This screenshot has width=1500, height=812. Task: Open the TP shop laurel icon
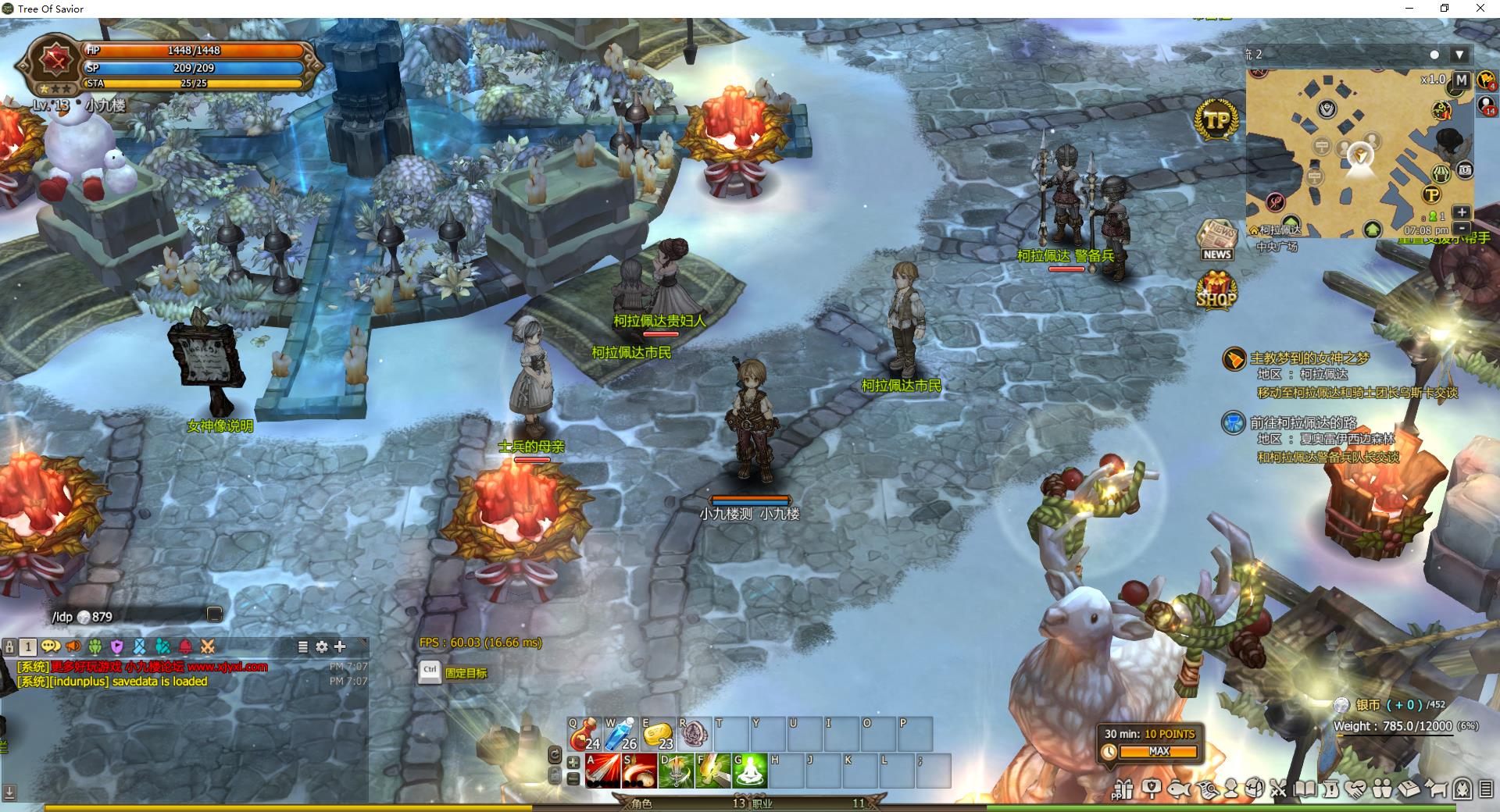(1216, 120)
